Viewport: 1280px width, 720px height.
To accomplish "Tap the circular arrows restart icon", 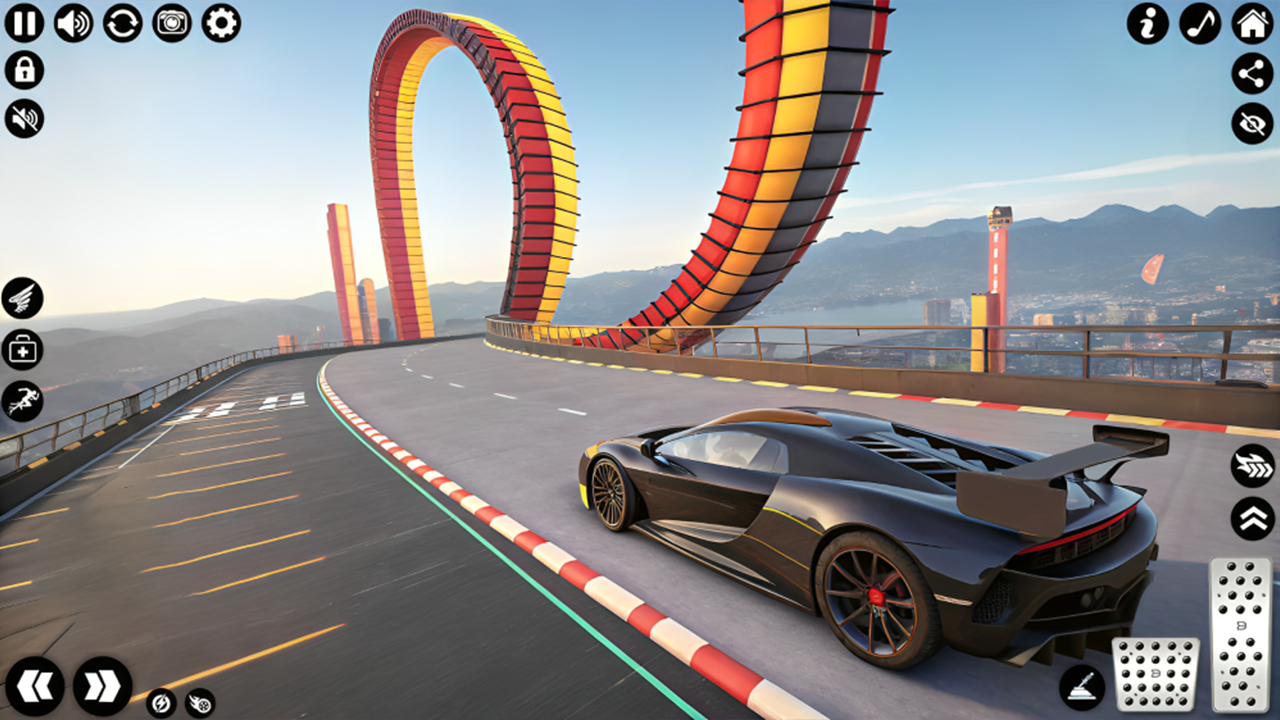I will coord(122,22).
